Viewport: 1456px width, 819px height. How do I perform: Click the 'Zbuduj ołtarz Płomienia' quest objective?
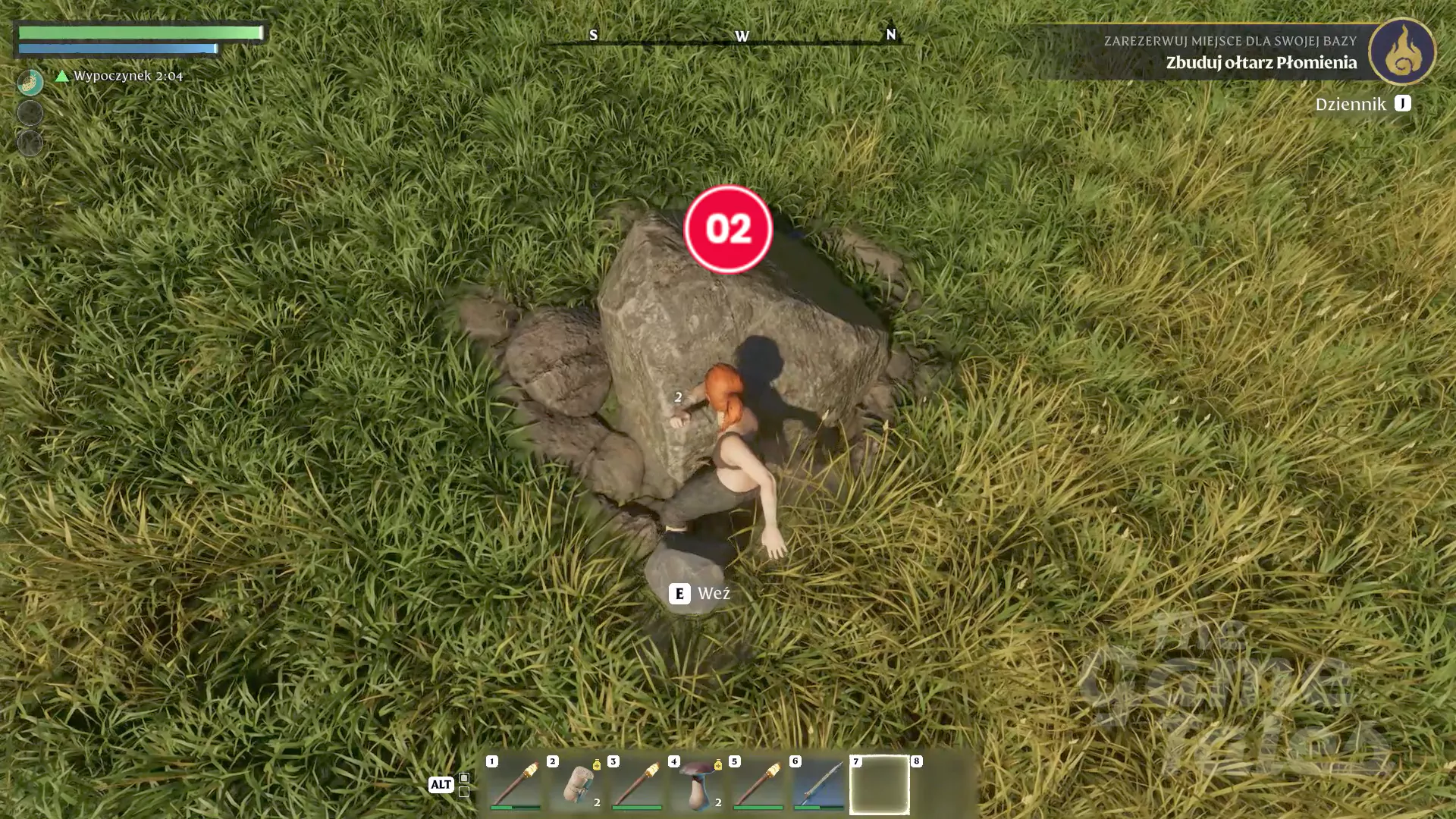pos(1260,62)
